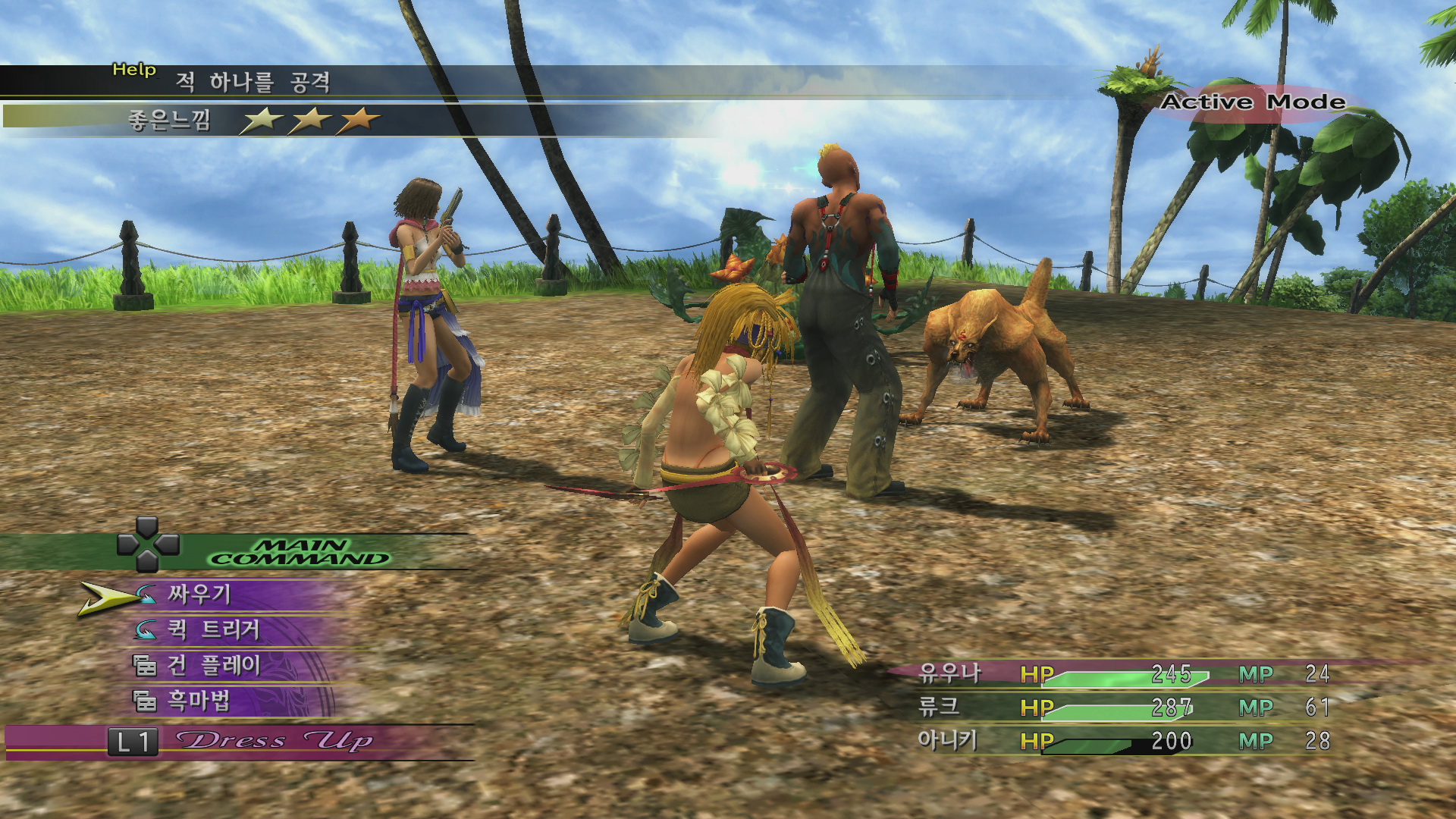Select 류크 in the party status list
1456x819 pixels.
click(939, 707)
